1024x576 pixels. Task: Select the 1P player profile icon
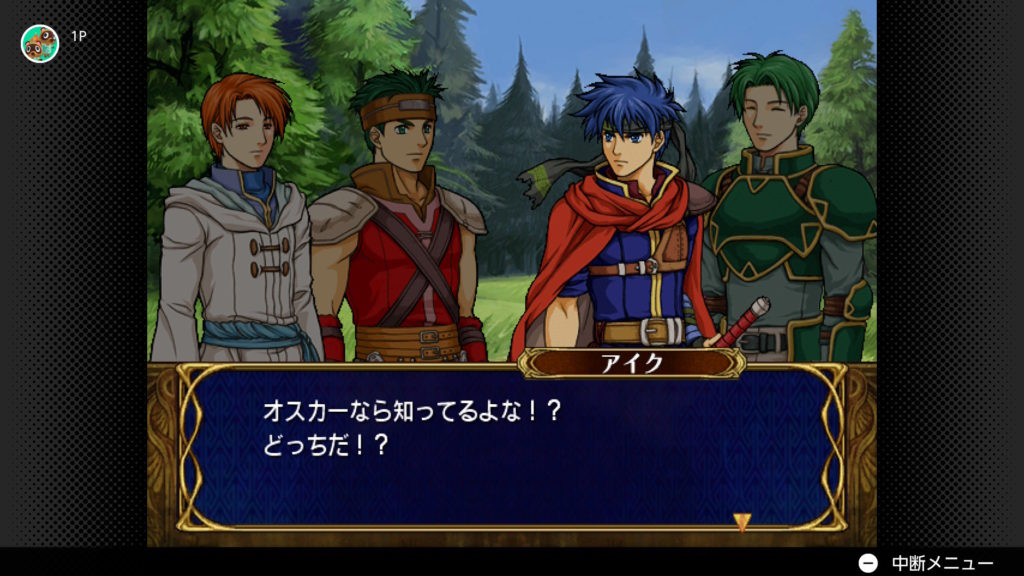tap(40, 43)
